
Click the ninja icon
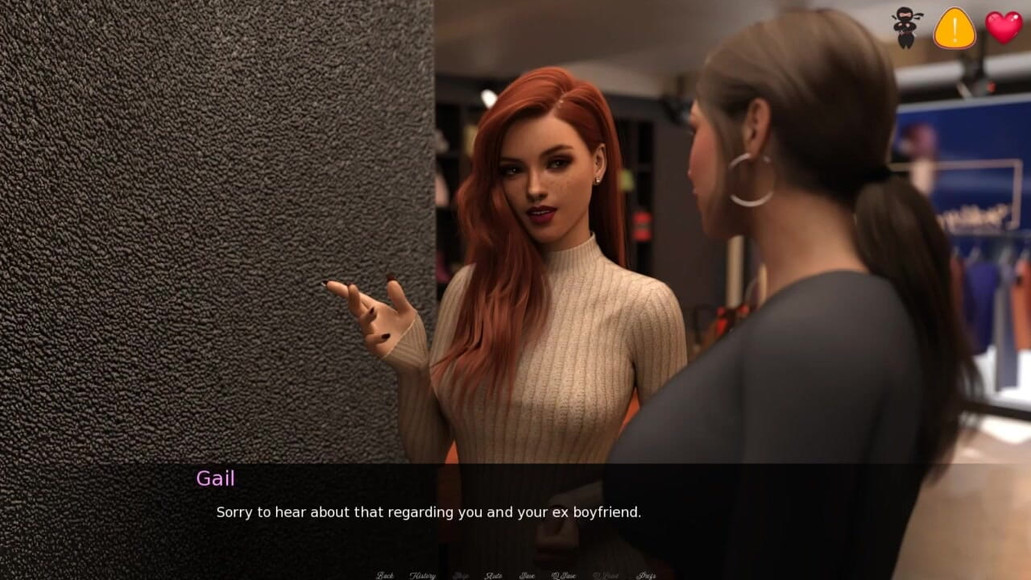[907, 27]
